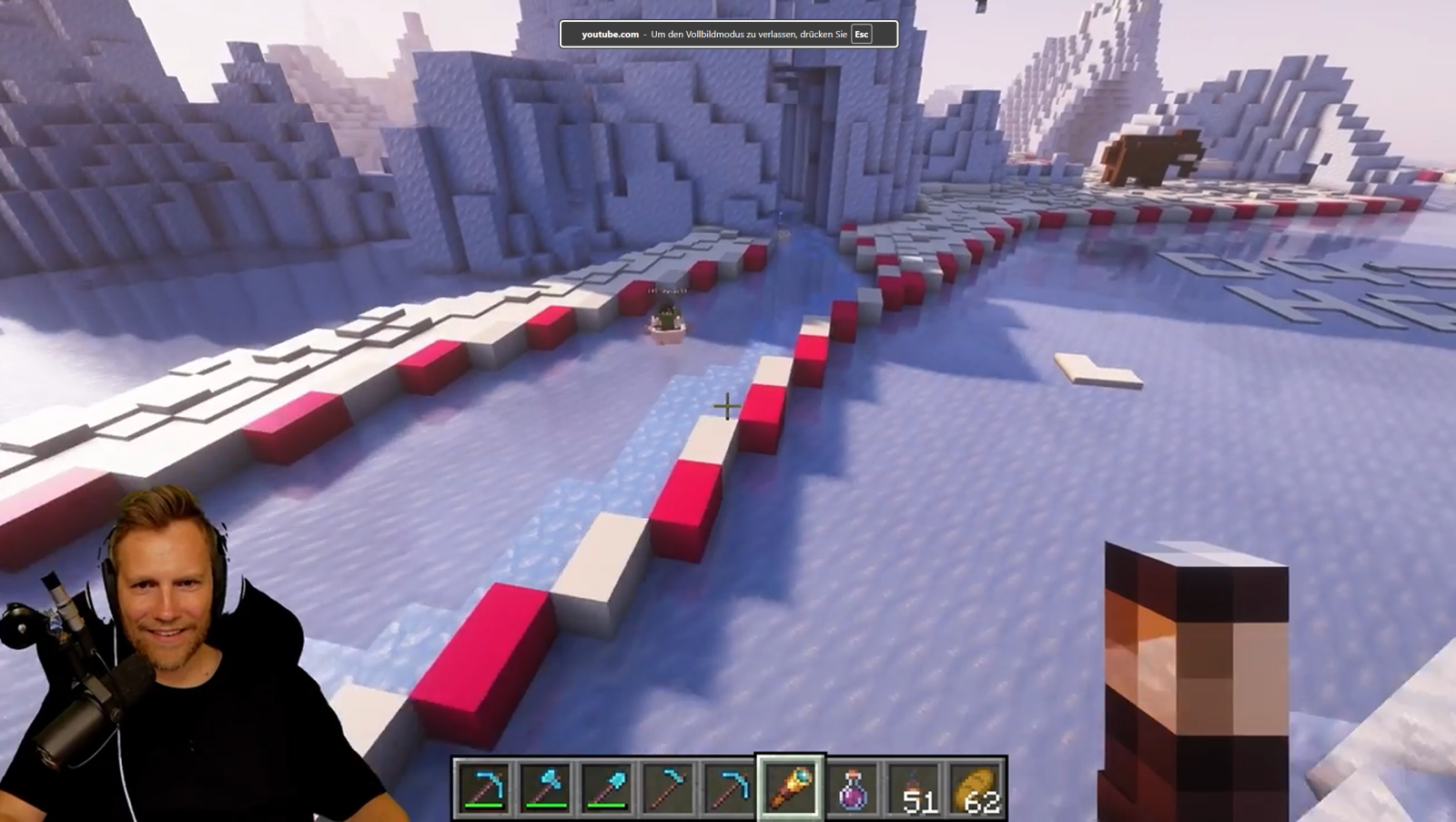Screen dimensions: 1456x822
Task: Select the diamond axe hotbar slot
Action: [545, 787]
